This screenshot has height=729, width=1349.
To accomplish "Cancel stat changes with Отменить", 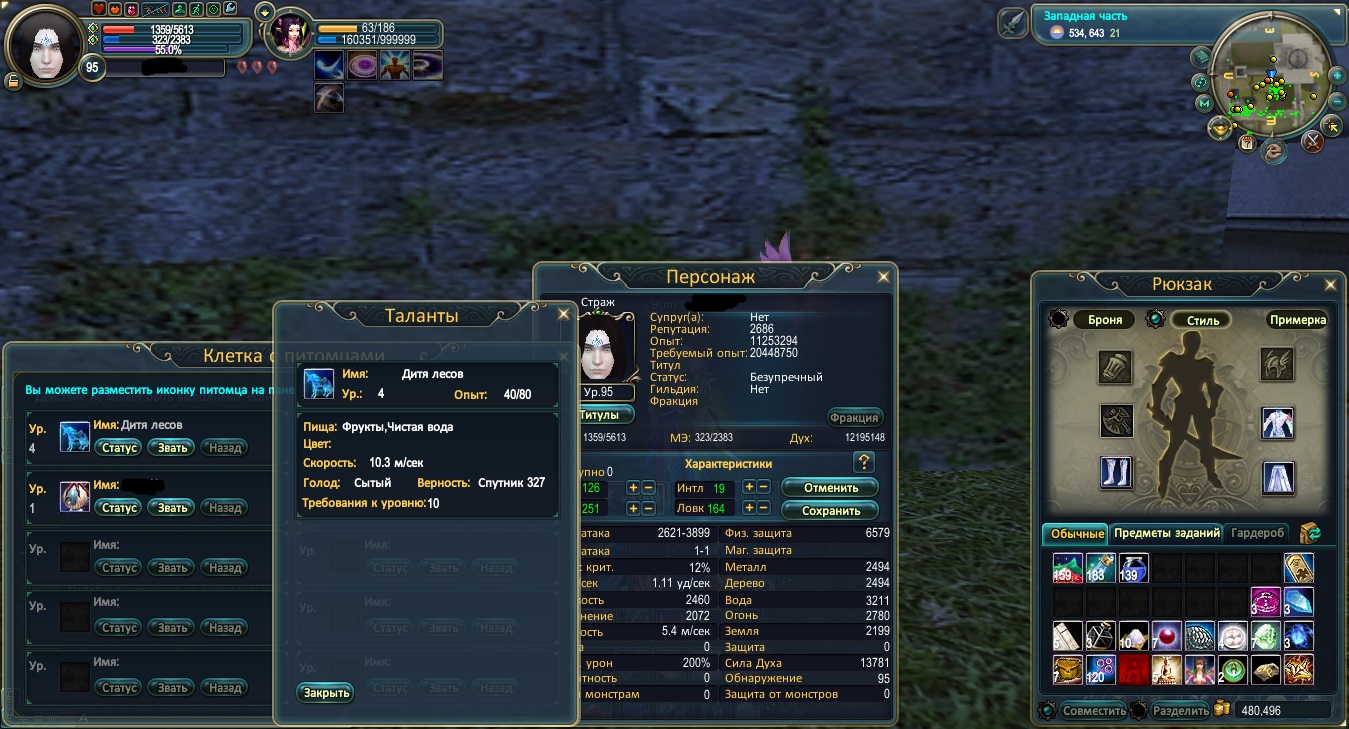I will 830,488.
